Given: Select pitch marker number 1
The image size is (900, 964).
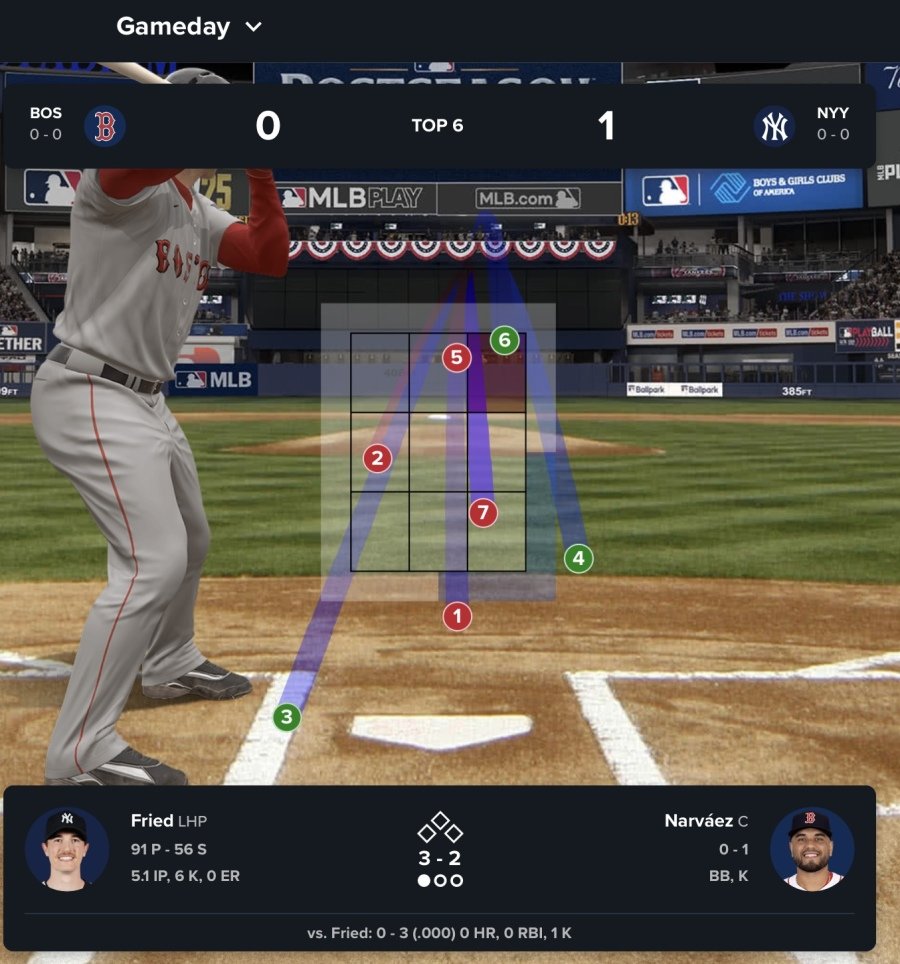Looking at the screenshot, I should (x=457, y=616).
